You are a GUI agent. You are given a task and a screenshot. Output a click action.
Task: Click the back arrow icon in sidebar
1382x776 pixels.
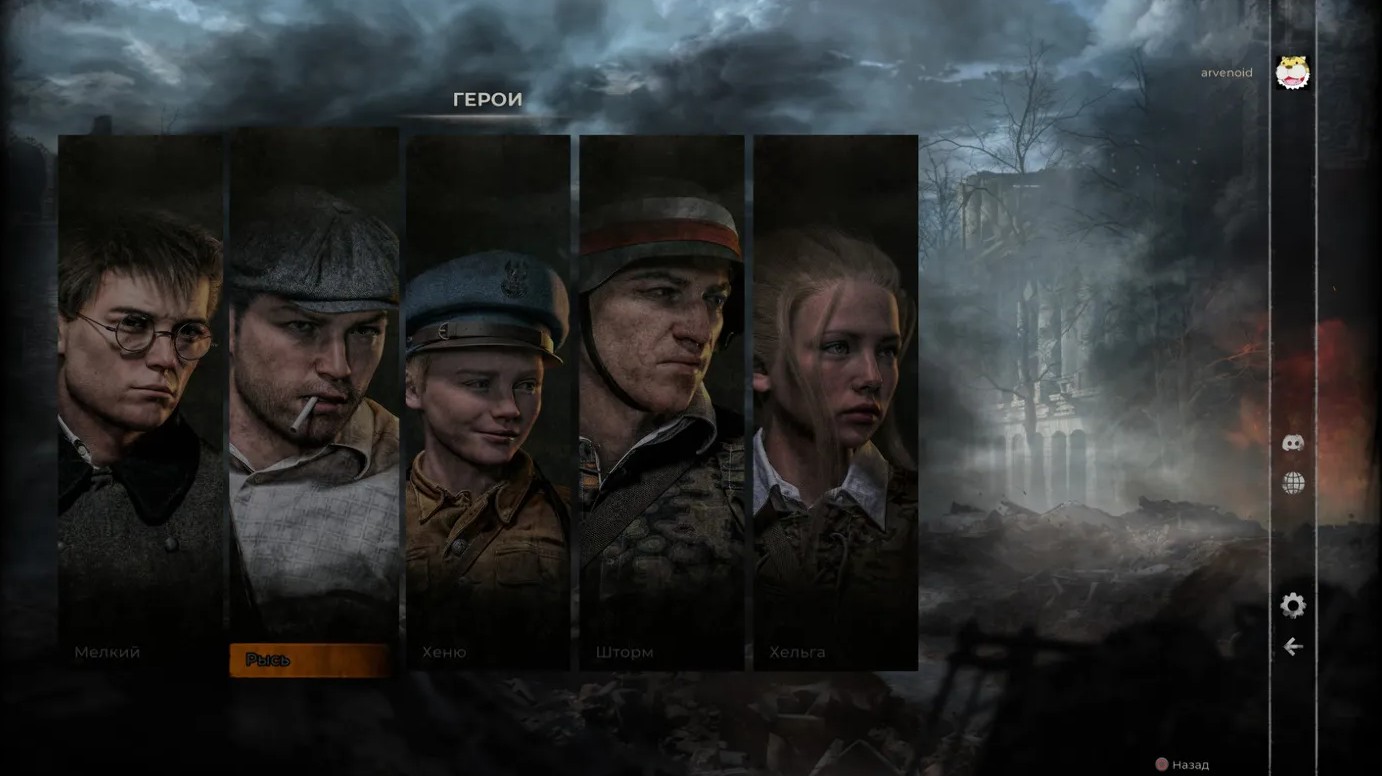coord(1293,647)
